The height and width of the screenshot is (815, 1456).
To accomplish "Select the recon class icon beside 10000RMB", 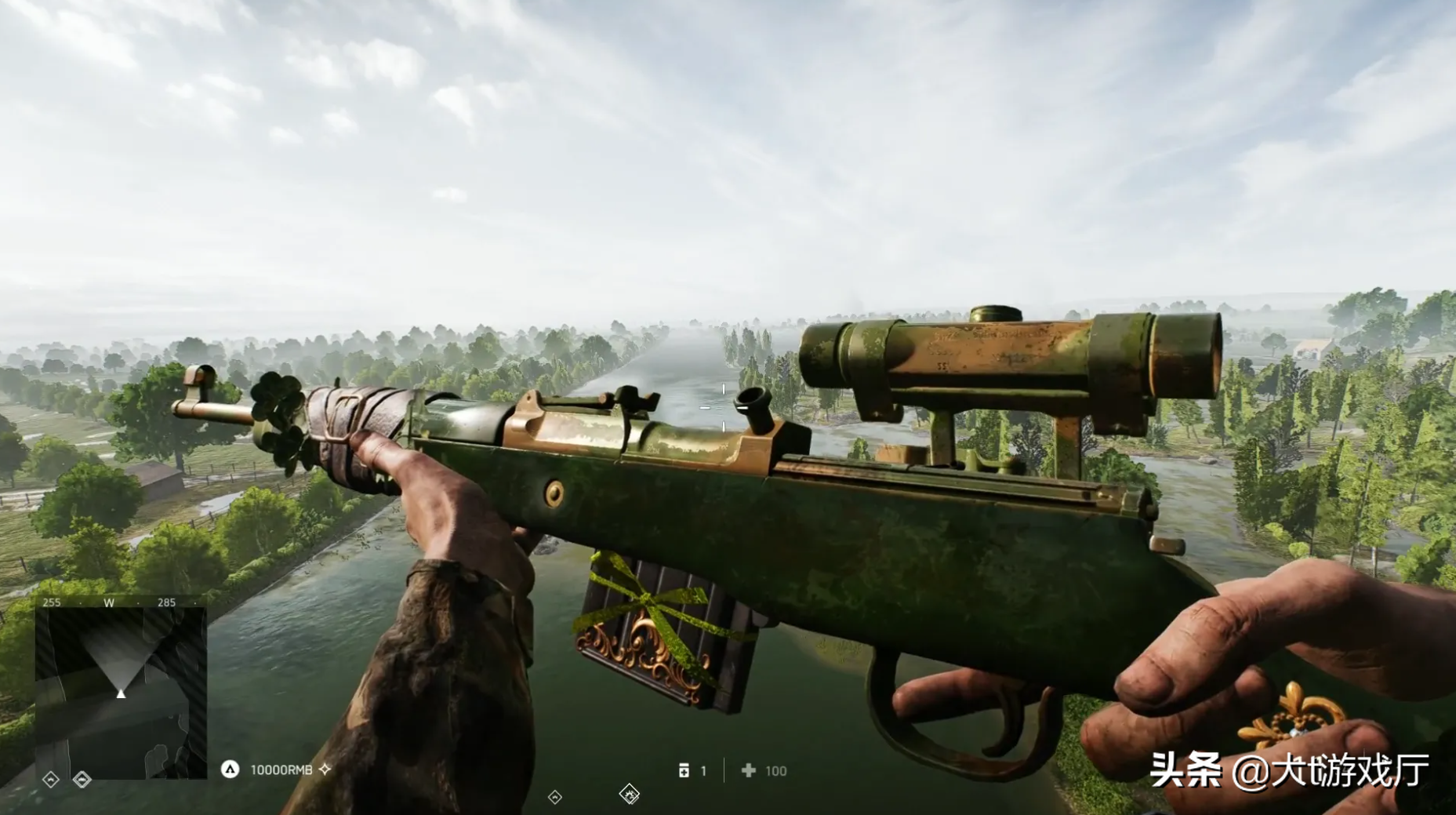I will [230, 770].
